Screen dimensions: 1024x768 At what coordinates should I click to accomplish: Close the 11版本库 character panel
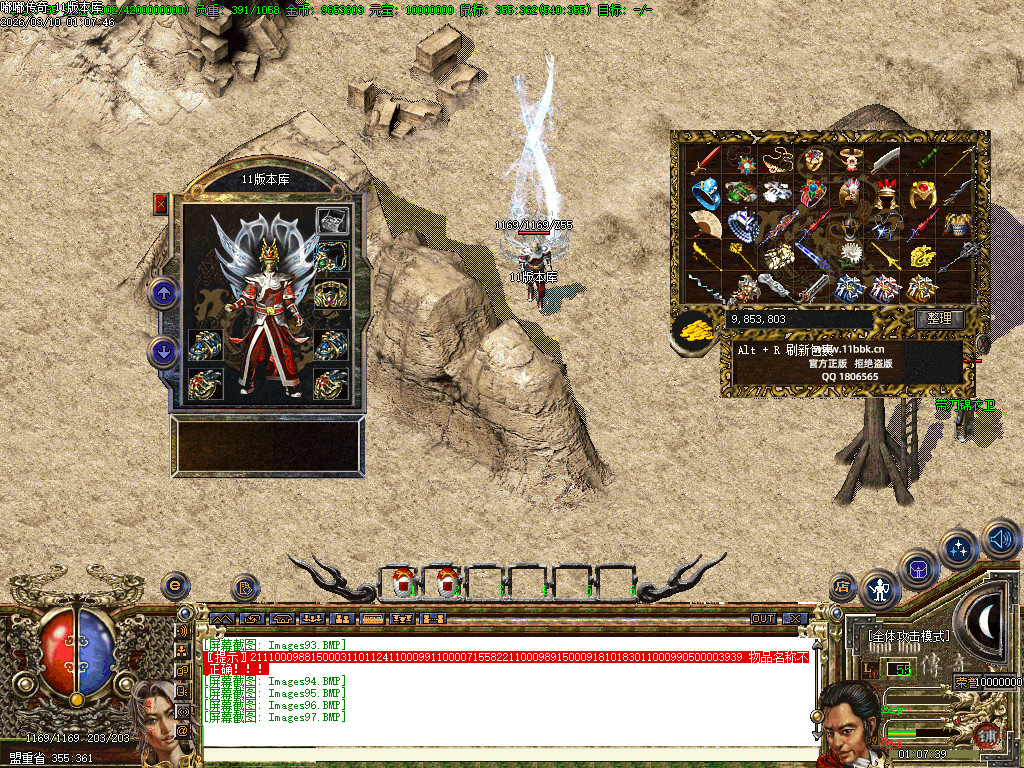160,205
